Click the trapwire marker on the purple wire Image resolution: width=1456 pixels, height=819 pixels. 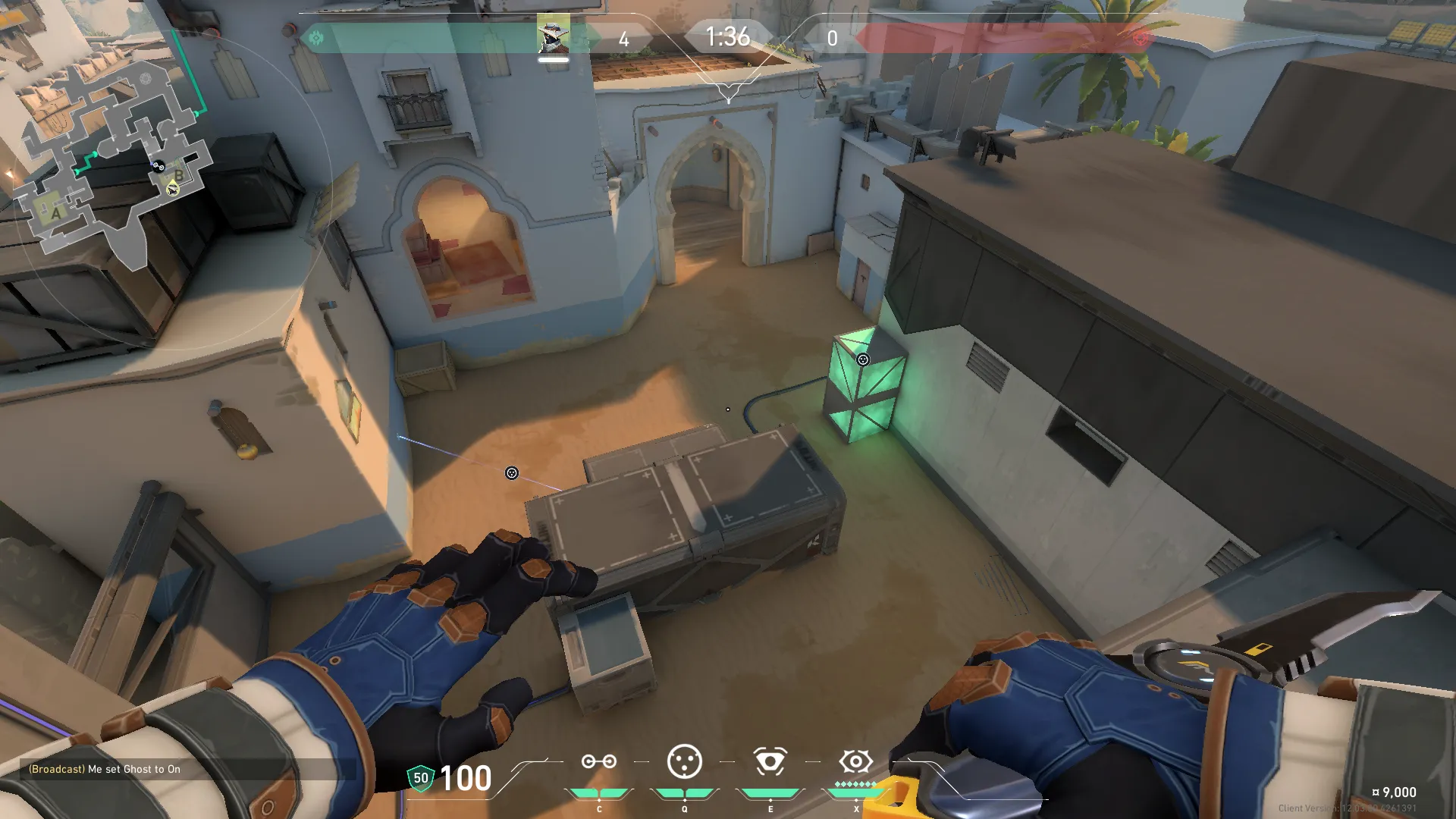pos(512,473)
